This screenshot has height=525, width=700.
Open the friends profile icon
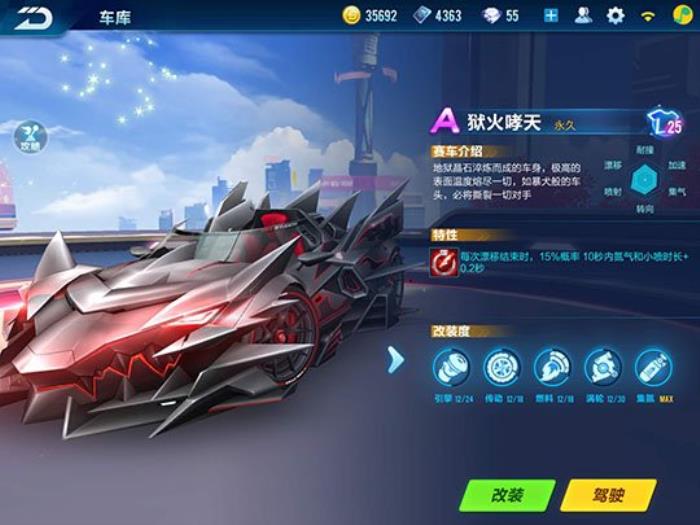coord(584,16)
